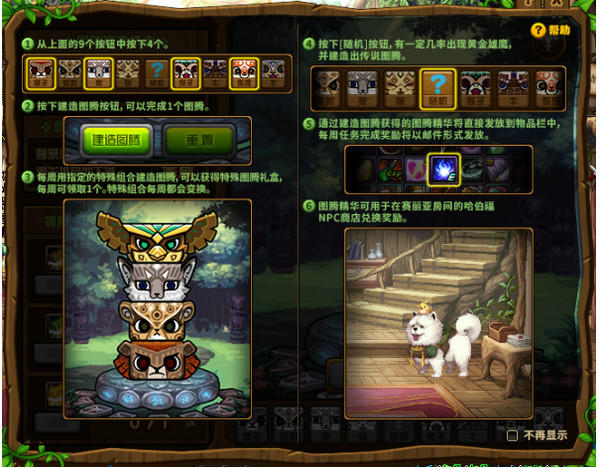Click the green 建造图腾 build totem button

[x=114, y=140]
